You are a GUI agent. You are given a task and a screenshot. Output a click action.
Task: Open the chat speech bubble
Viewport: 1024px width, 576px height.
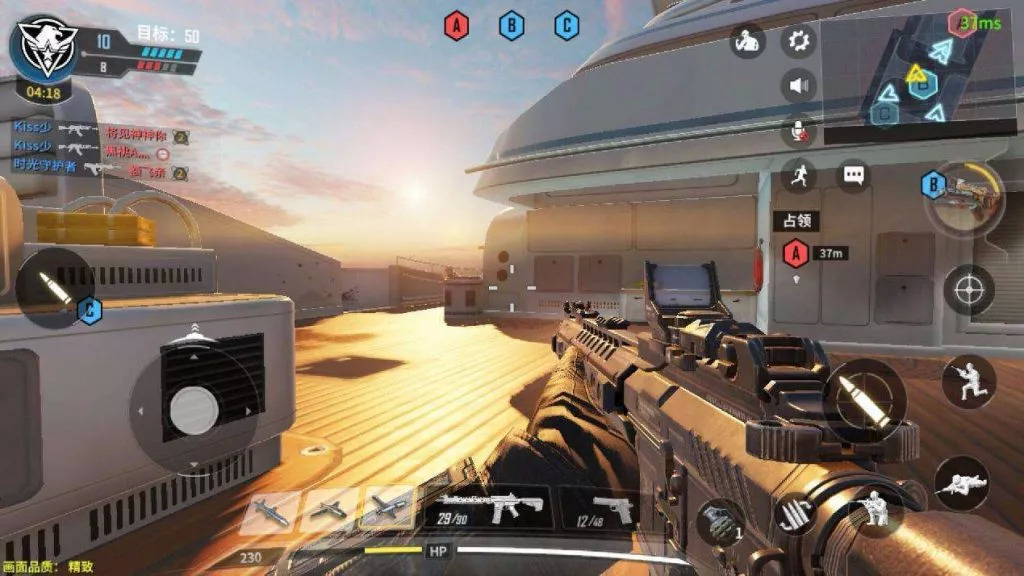[853, 176]
